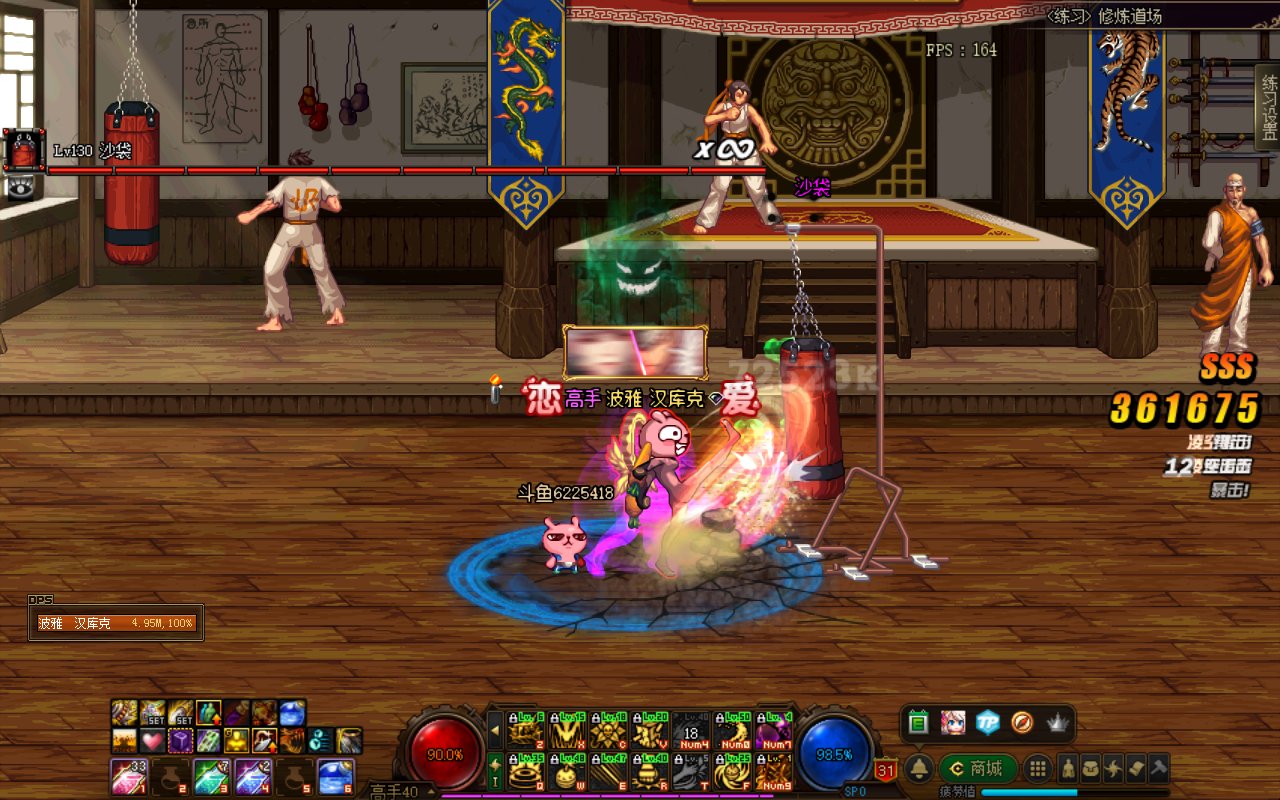Click the green calendar event icon
The image size is (1280, 800).
point(919,721)
